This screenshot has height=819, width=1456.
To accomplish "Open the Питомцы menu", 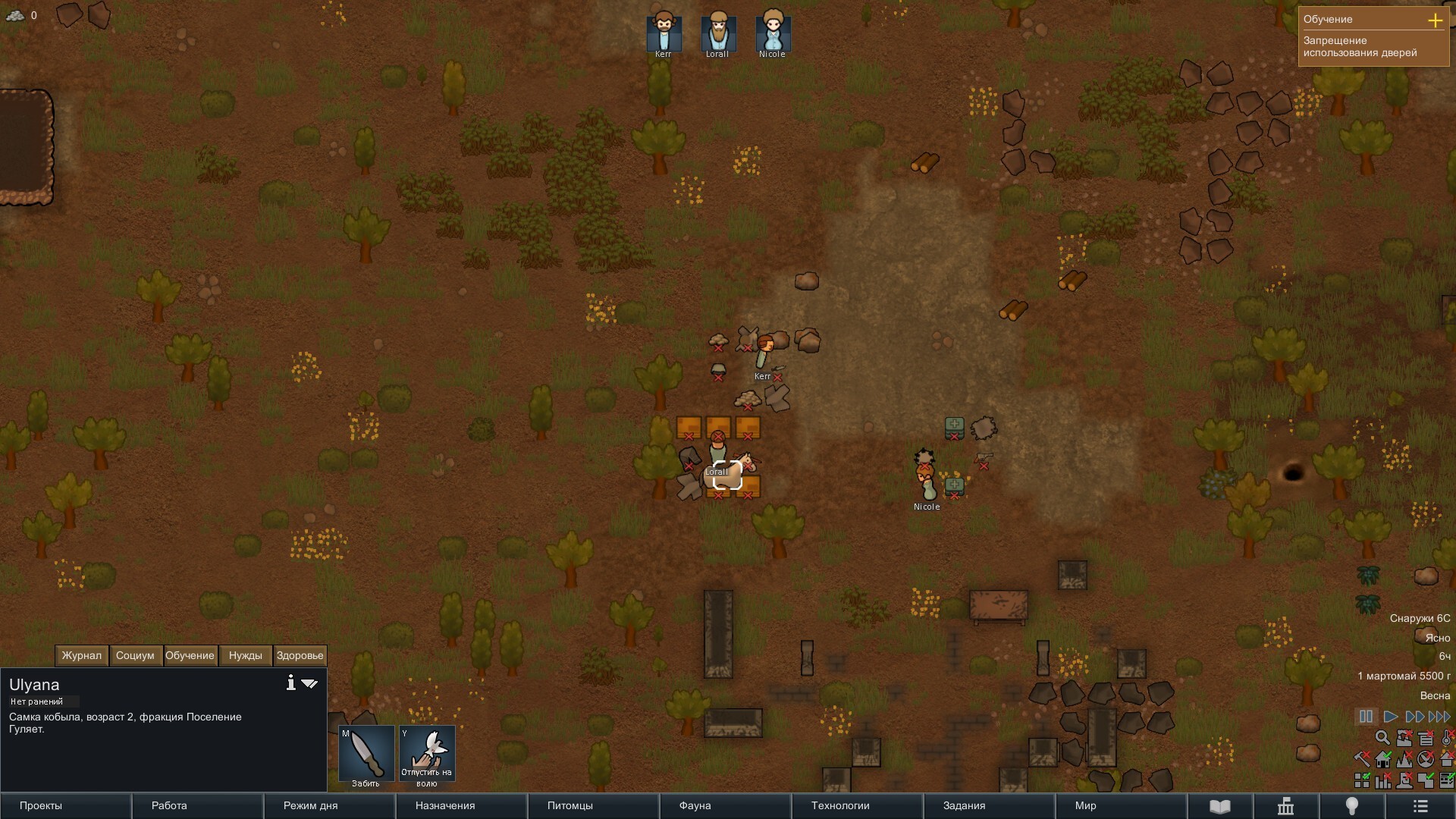I will tap(593, 806).
